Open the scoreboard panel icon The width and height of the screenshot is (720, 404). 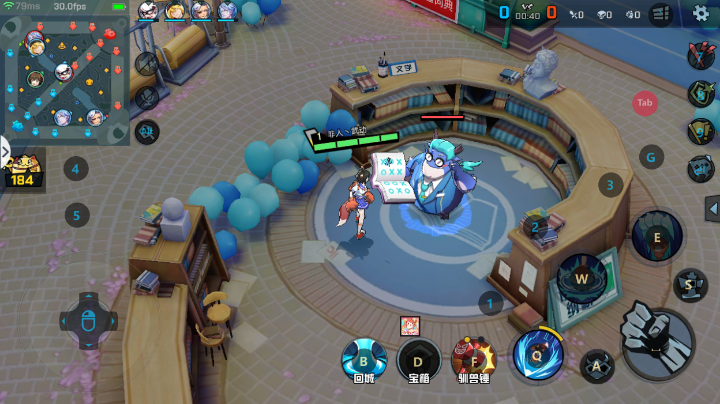660,14
